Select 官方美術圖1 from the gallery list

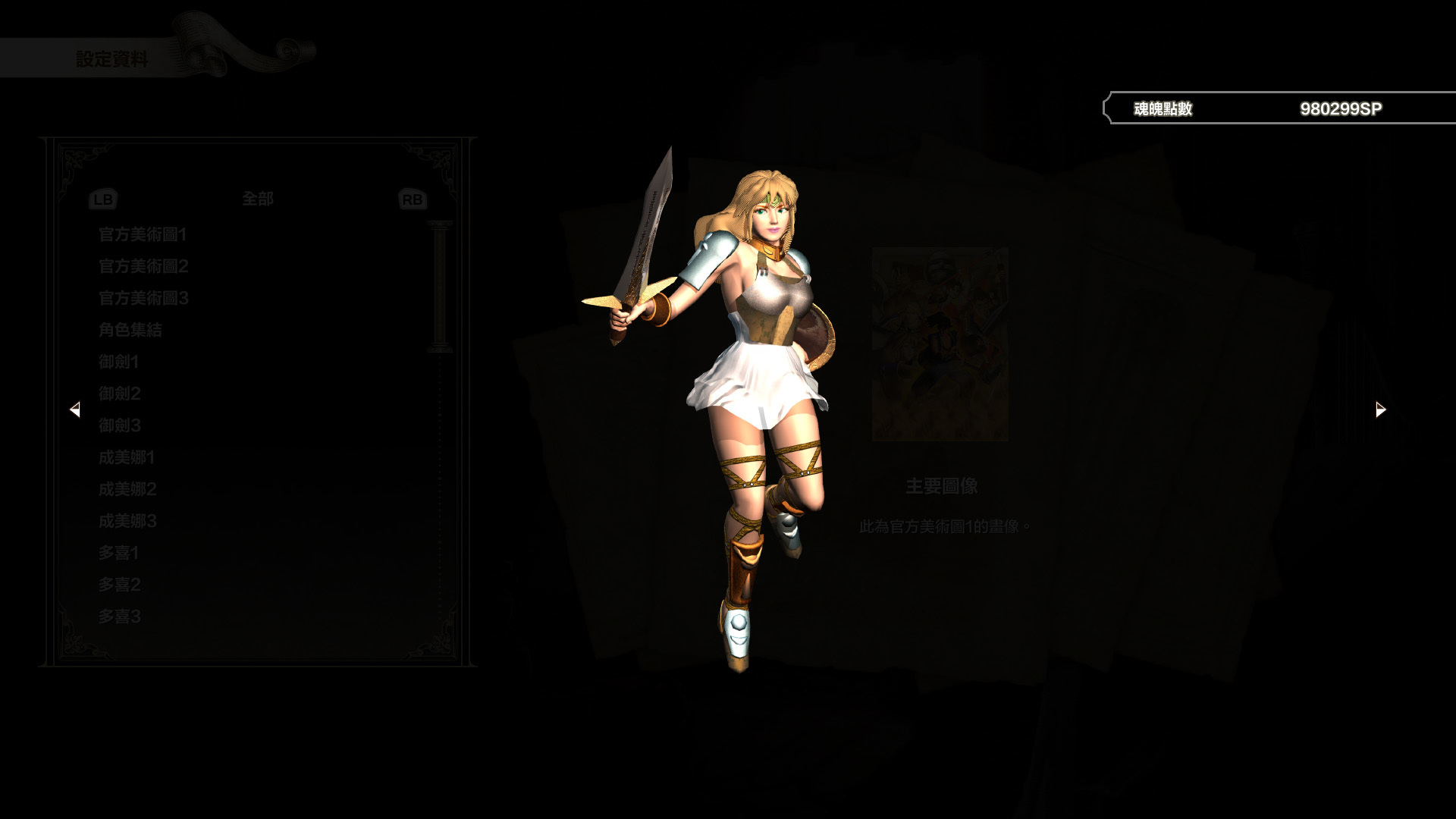click(142, 235)
